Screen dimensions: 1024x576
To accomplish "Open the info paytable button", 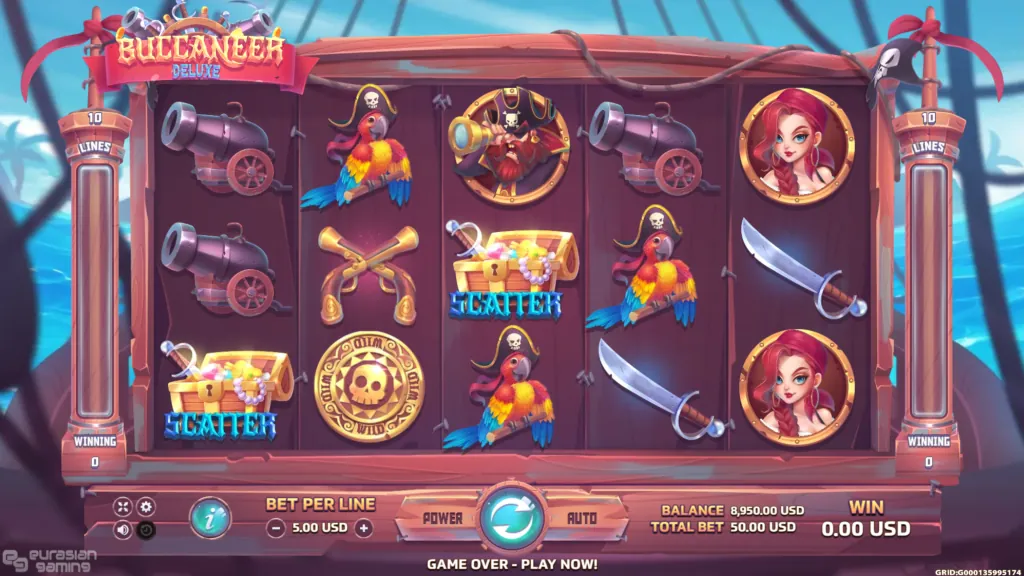I will click(x=211, y=517).
